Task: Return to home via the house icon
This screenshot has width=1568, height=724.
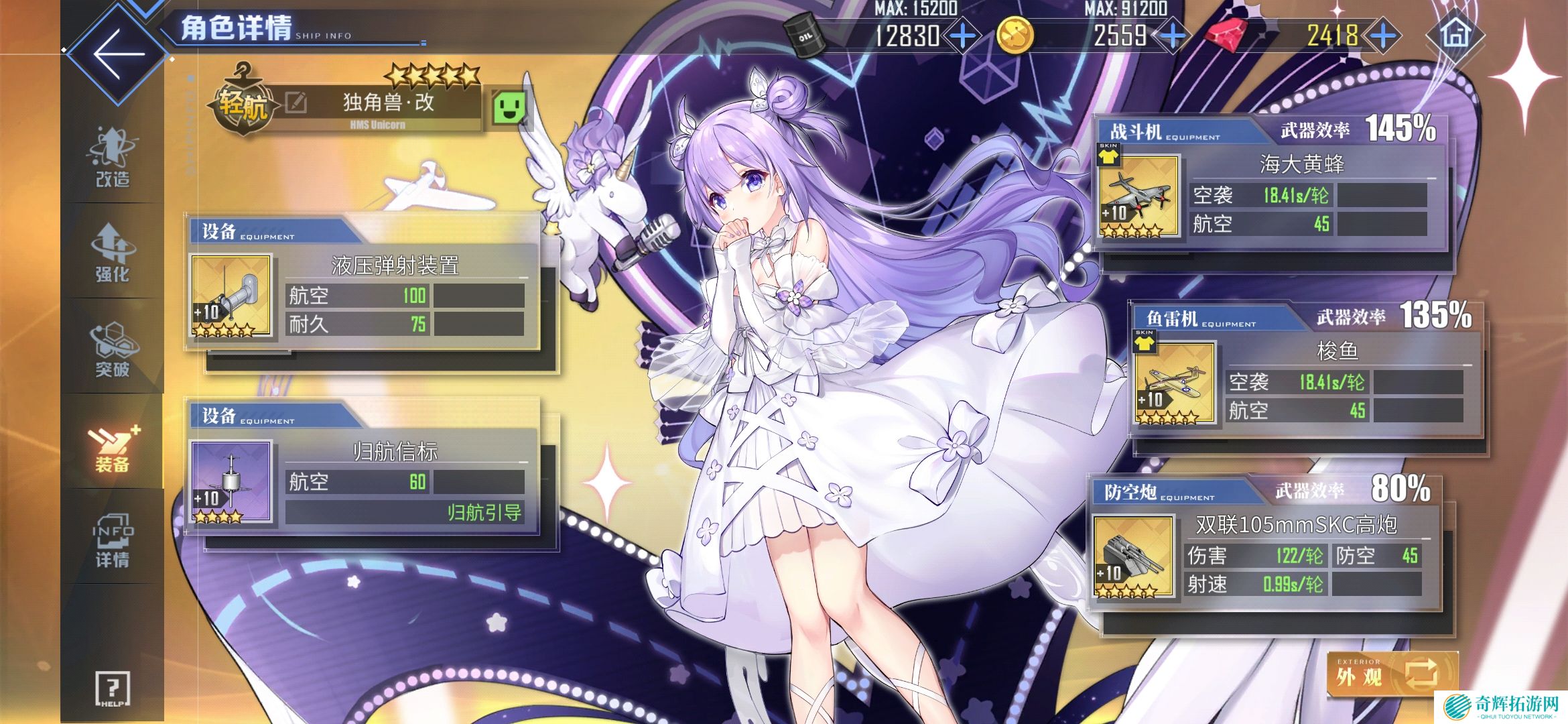Action: click(1454, 35)
